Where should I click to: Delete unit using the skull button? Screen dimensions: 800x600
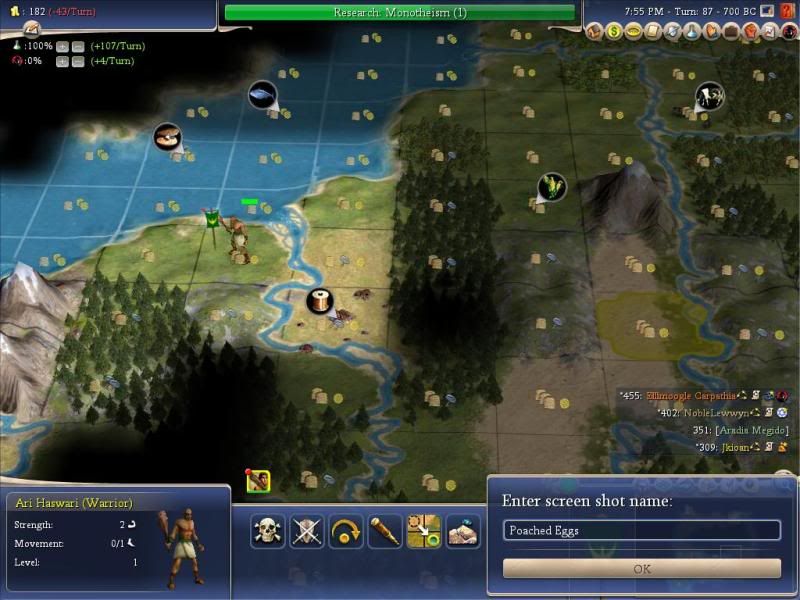pyautogui.click(x=267, y=530)
